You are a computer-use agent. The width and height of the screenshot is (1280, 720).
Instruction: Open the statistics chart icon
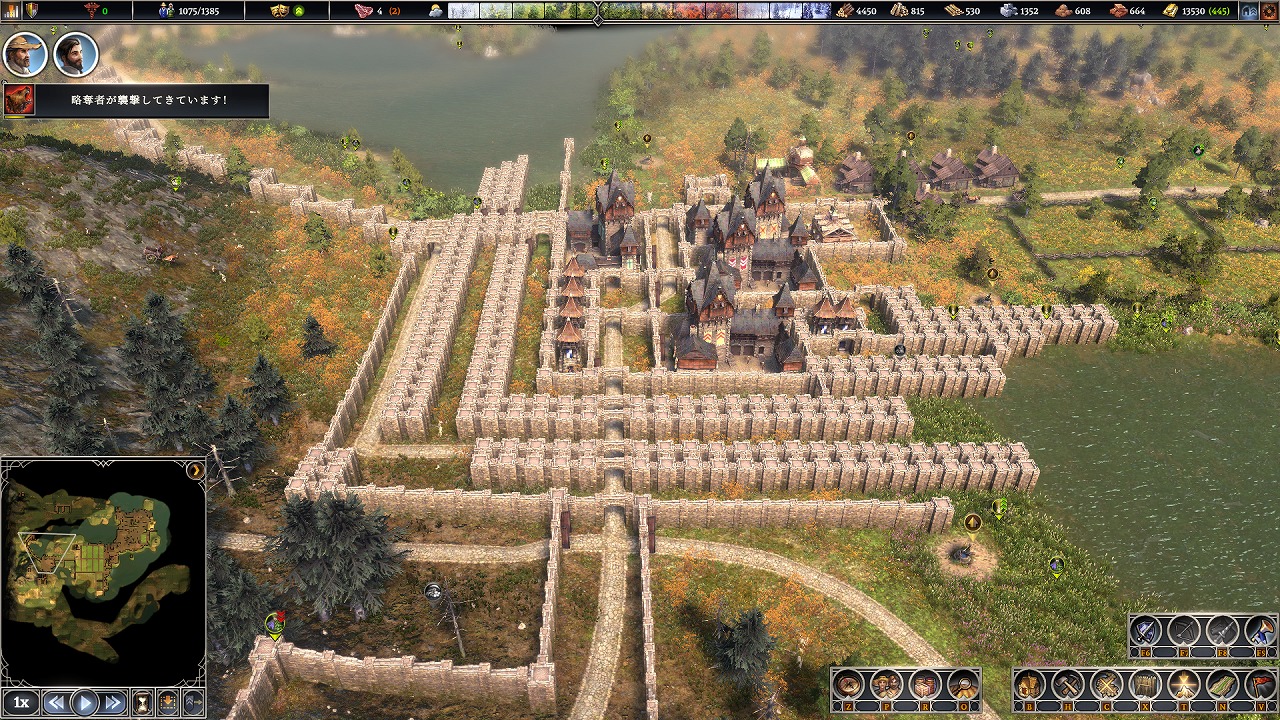click(x=13, y=11)
